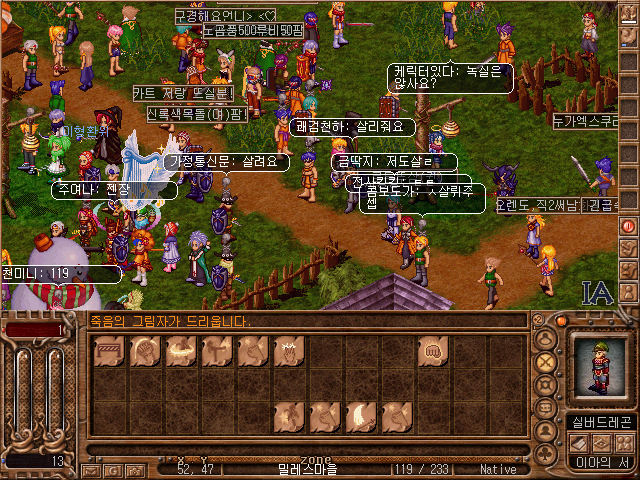Click the G button beside the envelope

(x=112, y=469)
